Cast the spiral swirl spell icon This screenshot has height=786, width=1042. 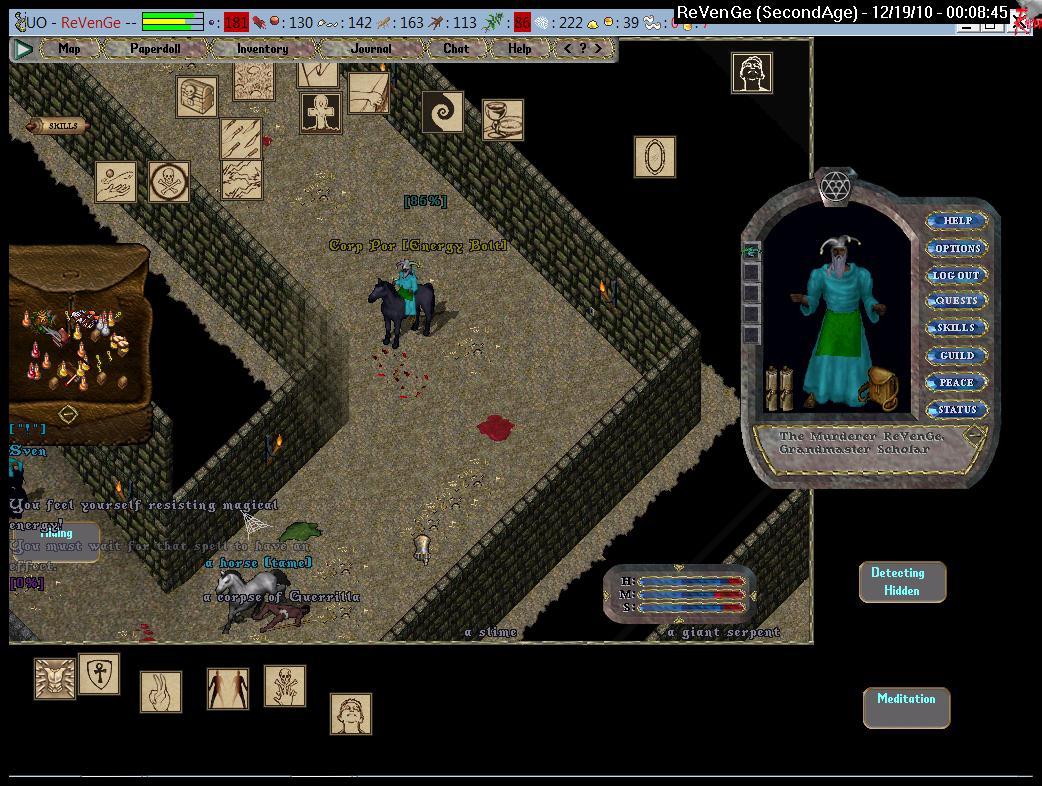442,112
